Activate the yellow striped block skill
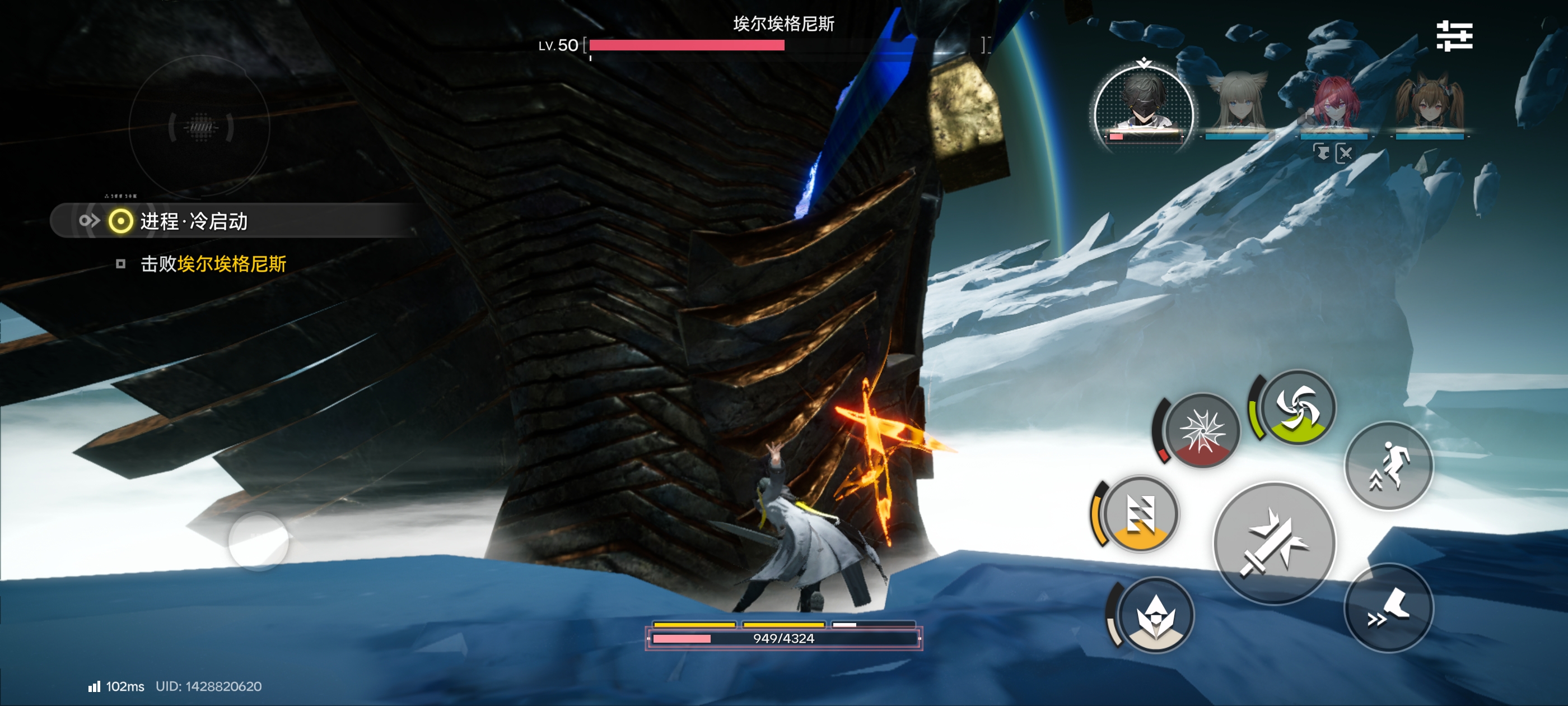Image resolution: width=1568 pixels, height=706 pixels. 1140,514
